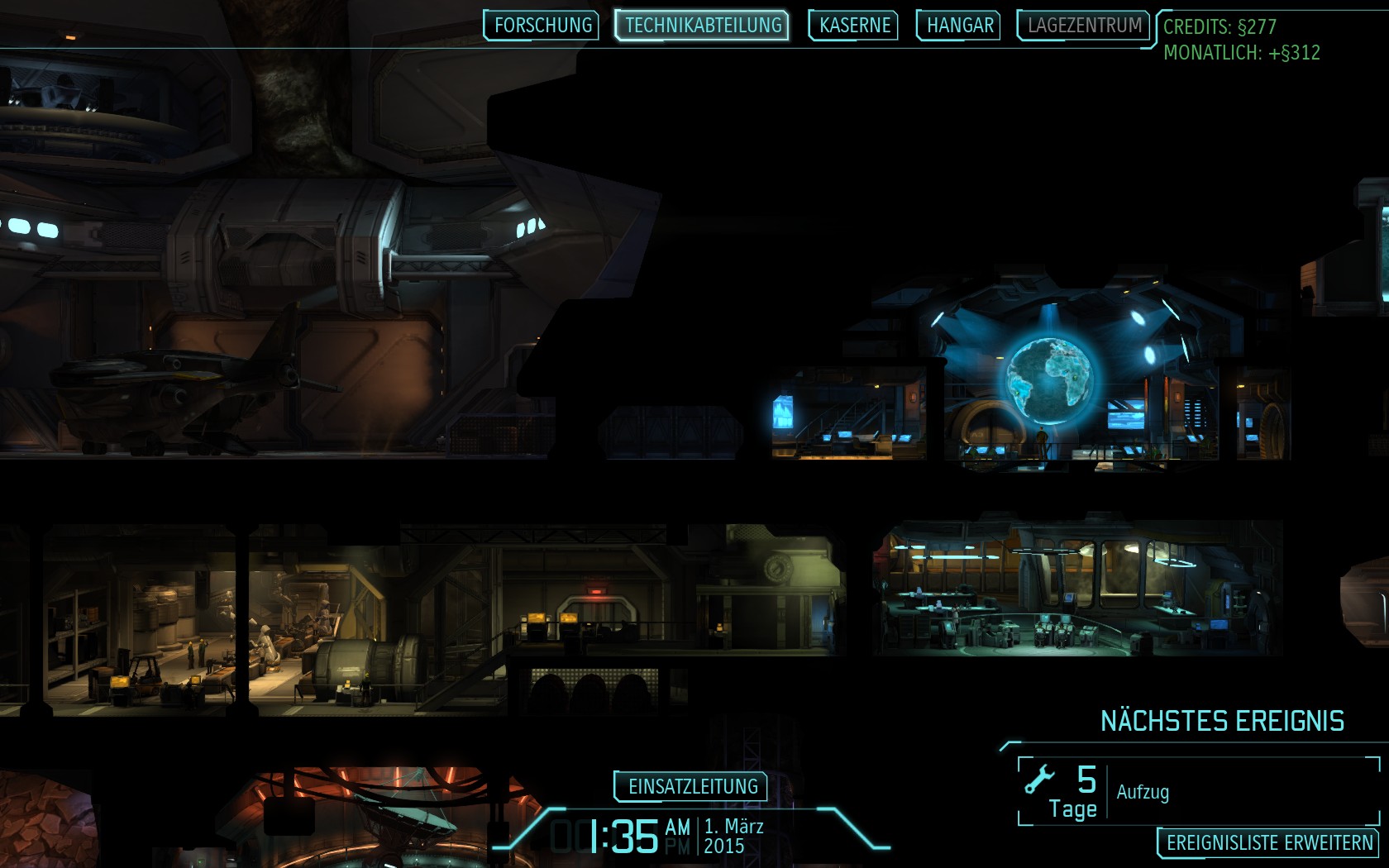This screenshot has width=1389, height=868.
Task: Switch to the Technikabteilung tab
Action: pos(703,26)
